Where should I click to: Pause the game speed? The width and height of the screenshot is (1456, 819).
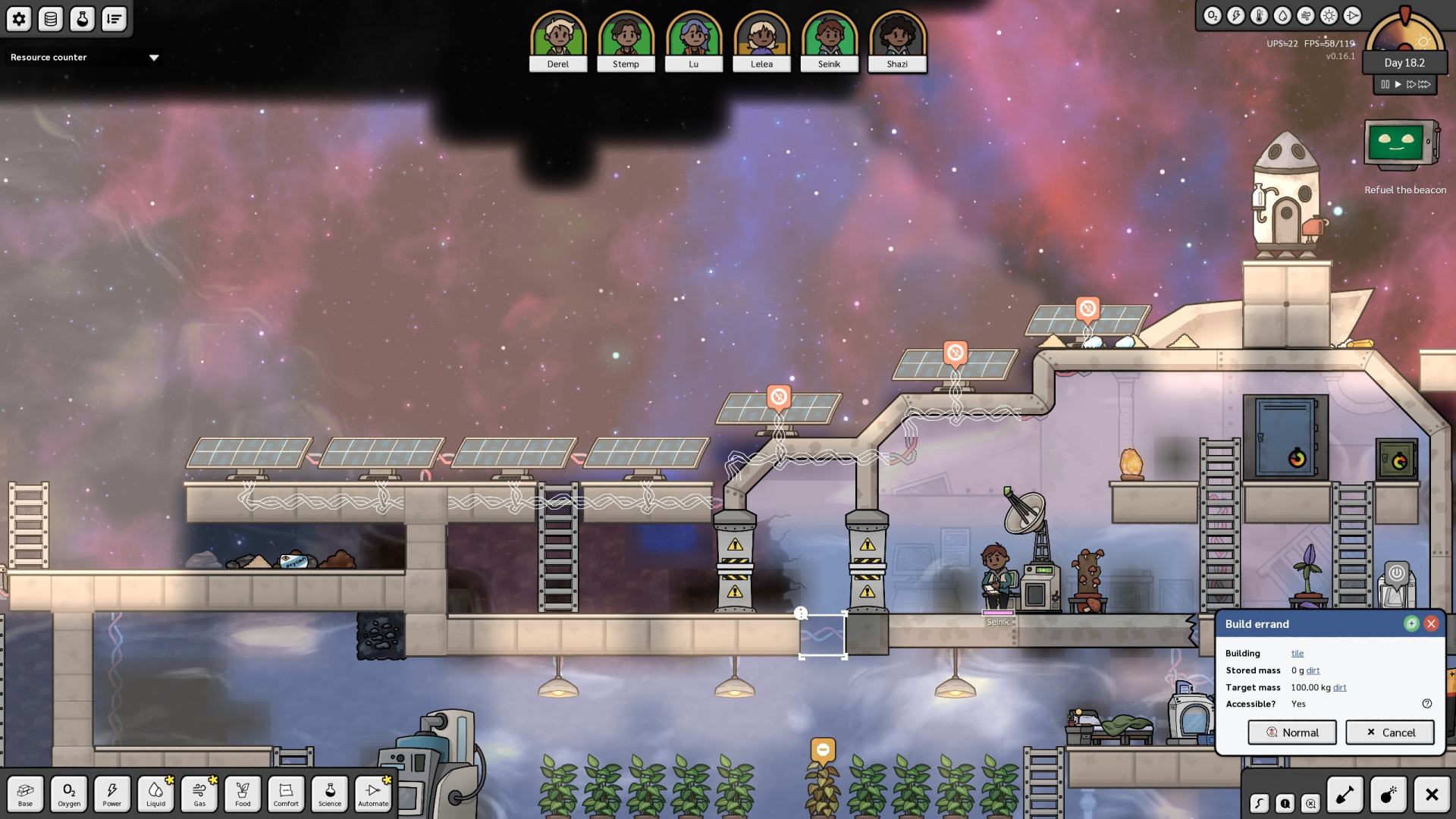(1385, 84)
